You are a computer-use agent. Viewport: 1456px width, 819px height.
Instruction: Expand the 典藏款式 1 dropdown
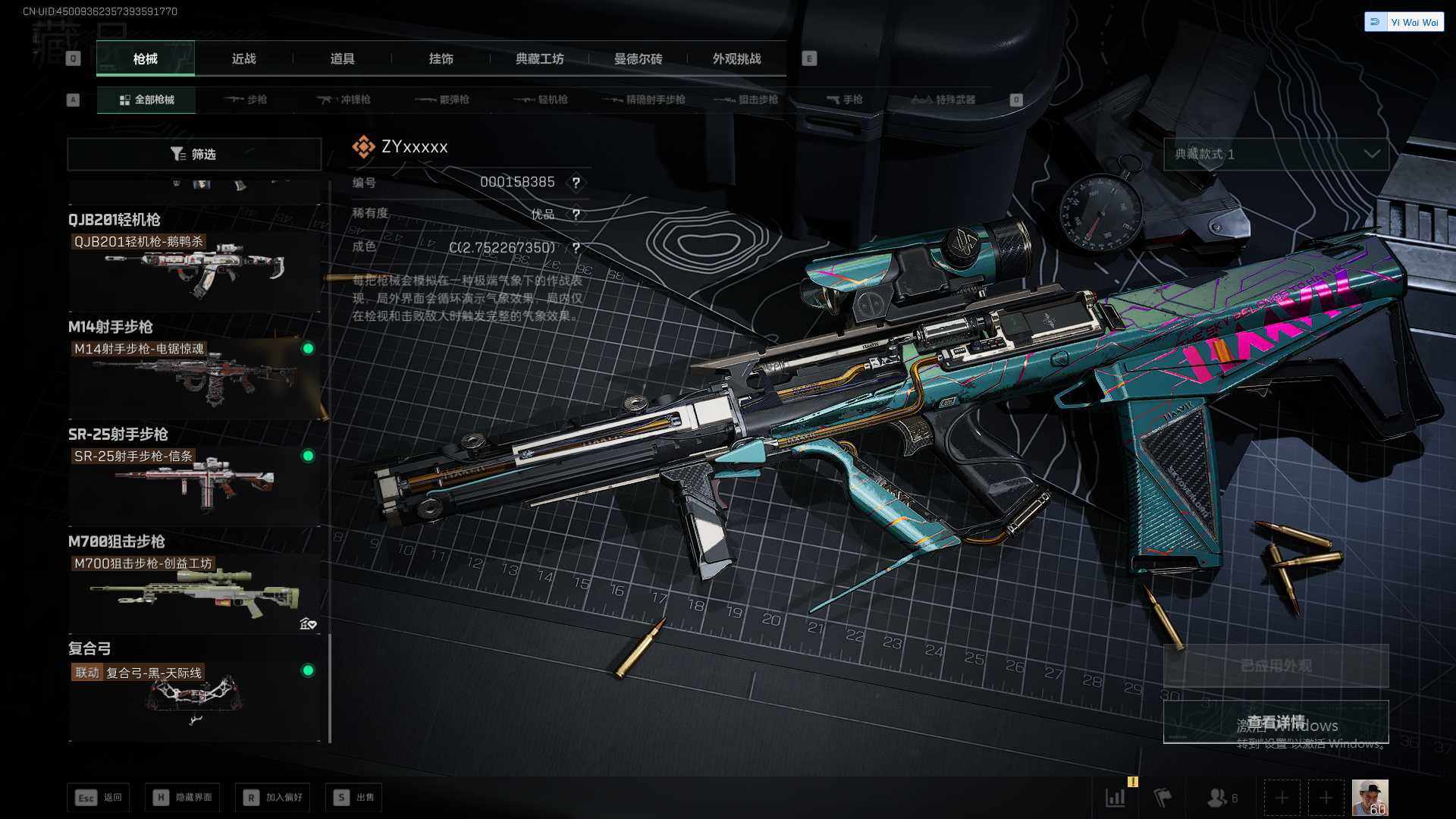[1276, 155]
